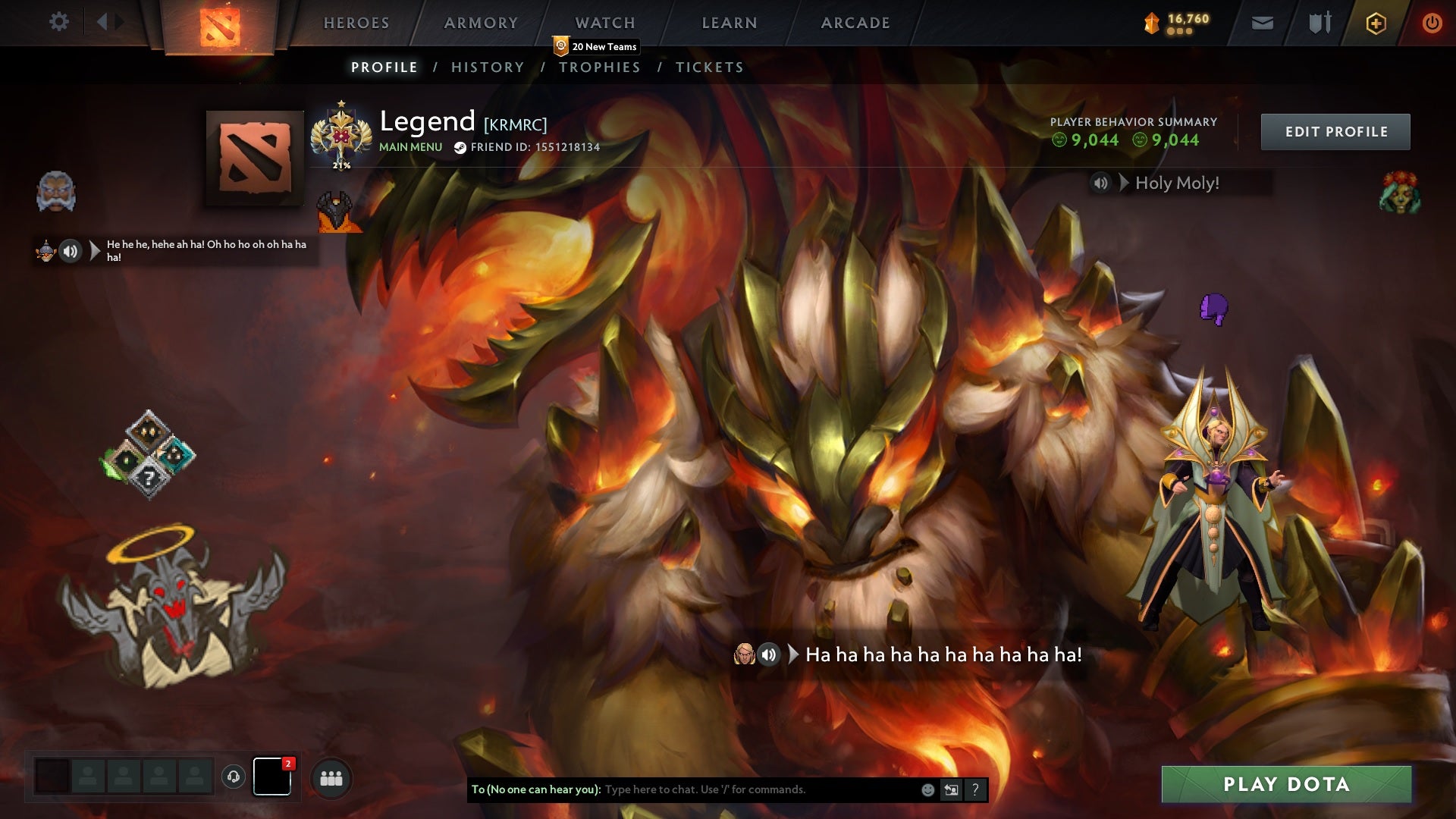
Task: Go to the Heroes section
Action: (356, 23)
